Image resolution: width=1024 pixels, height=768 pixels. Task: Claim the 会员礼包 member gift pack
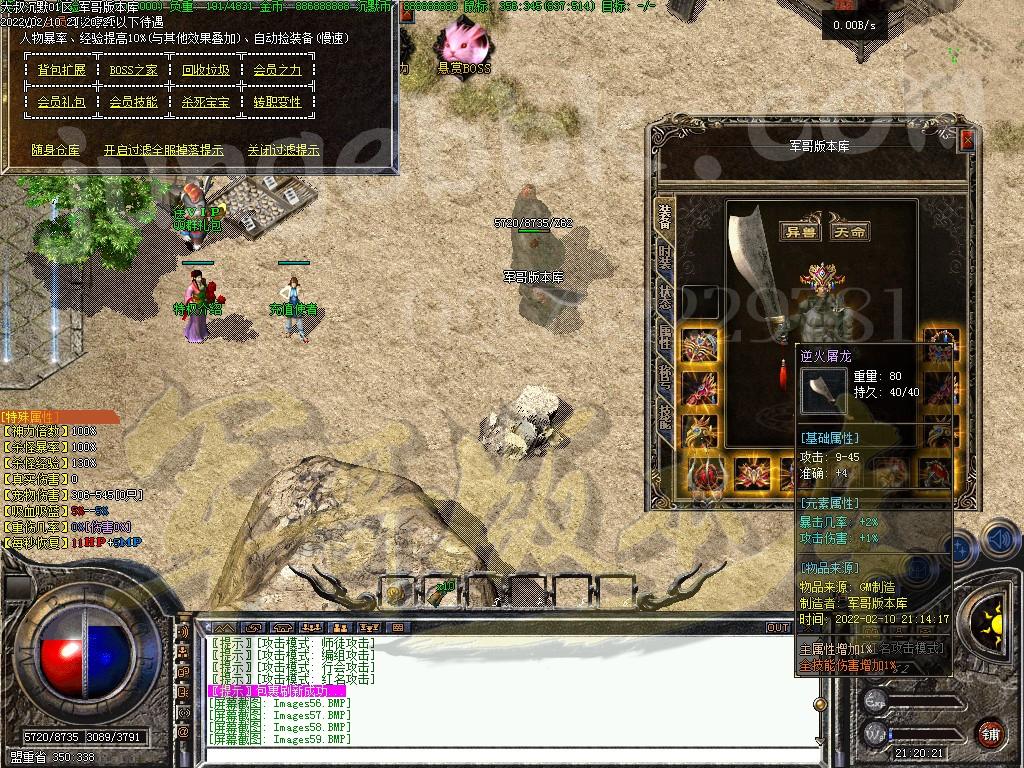tap(62, 102)
